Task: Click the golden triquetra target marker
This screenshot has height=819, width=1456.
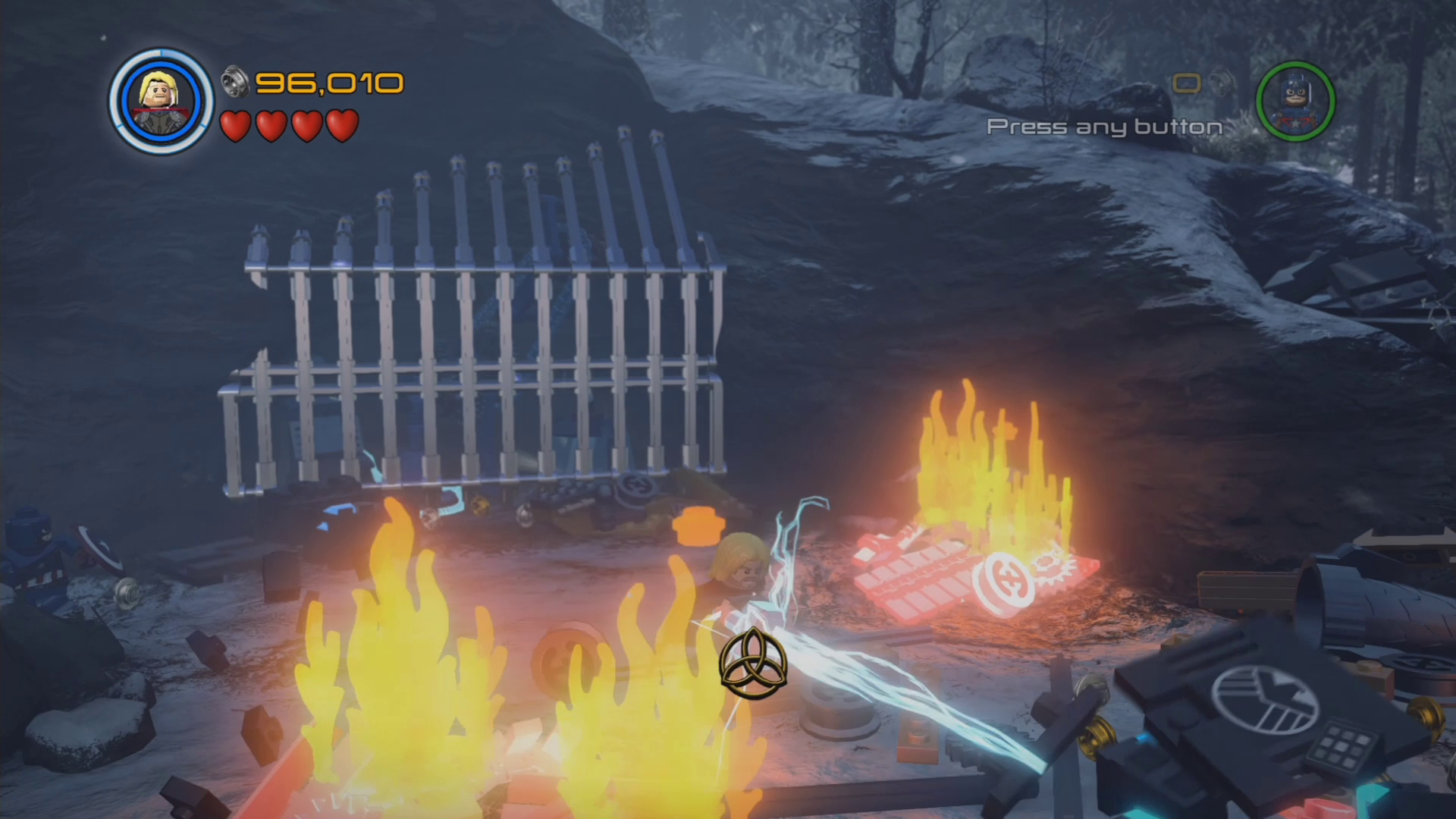Action: tap(753, 664)
